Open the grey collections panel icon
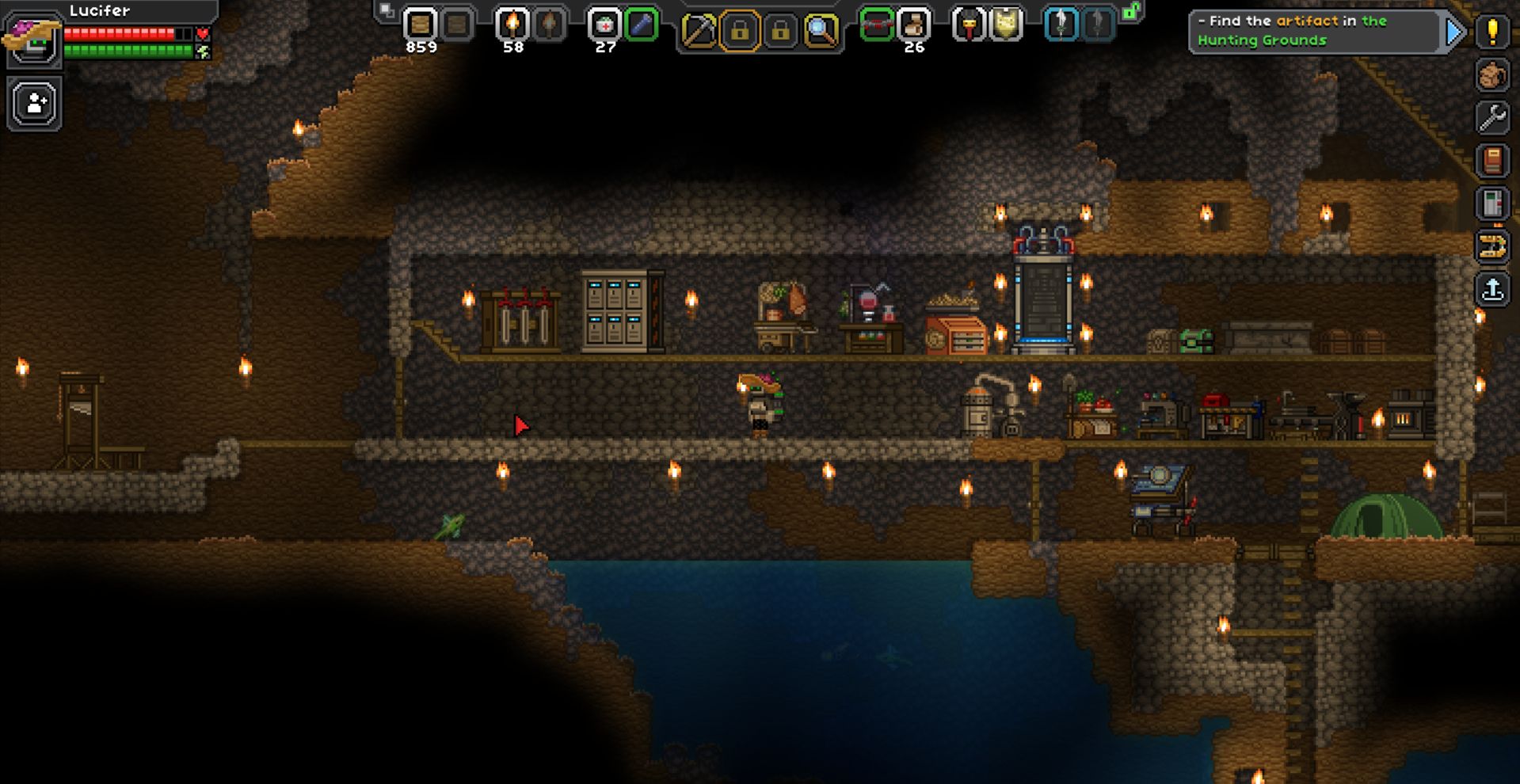The height and width of the screenshot is (784, 1520). coord(1493,204)
